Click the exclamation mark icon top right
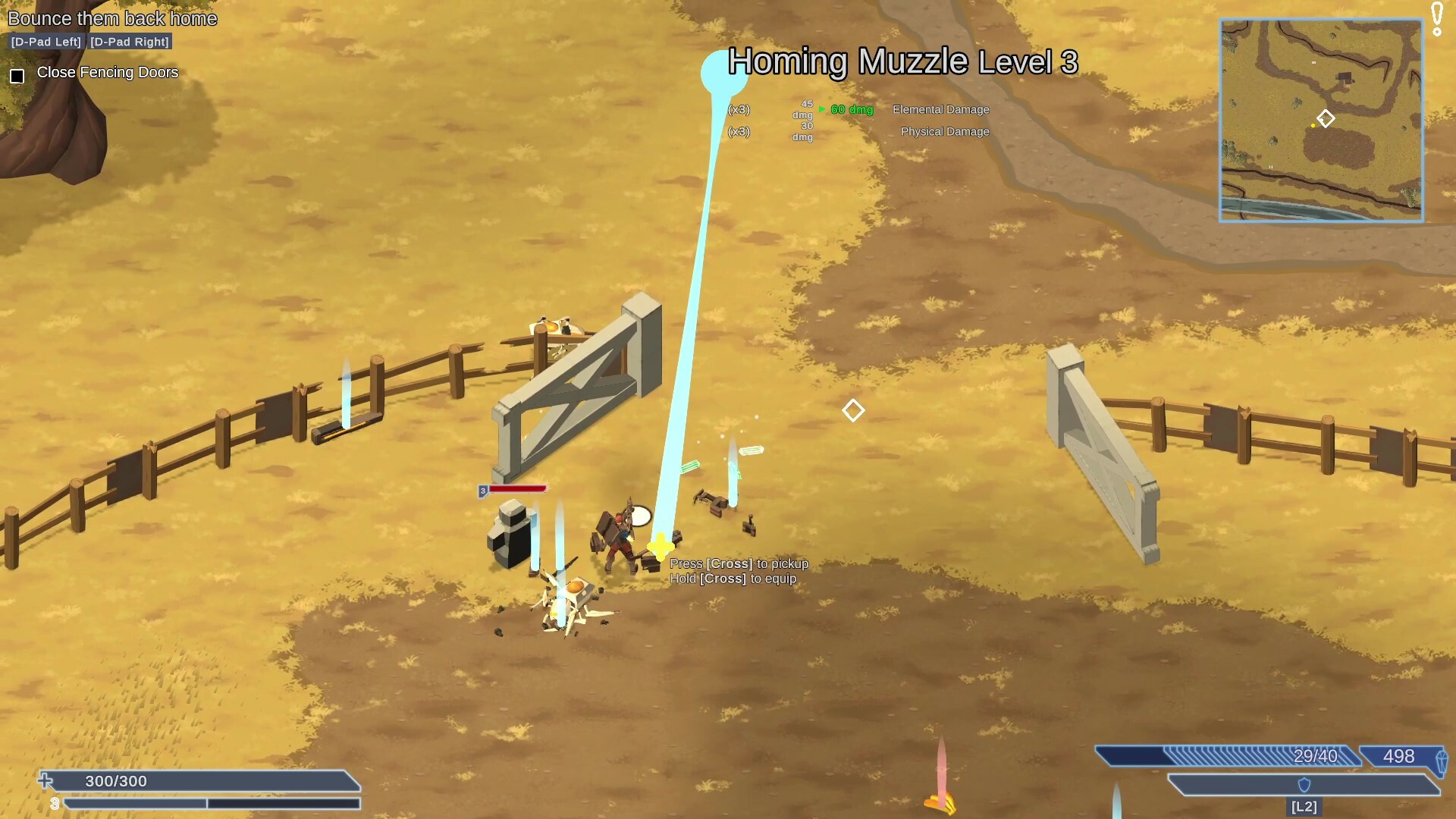 coord(1436,17)
